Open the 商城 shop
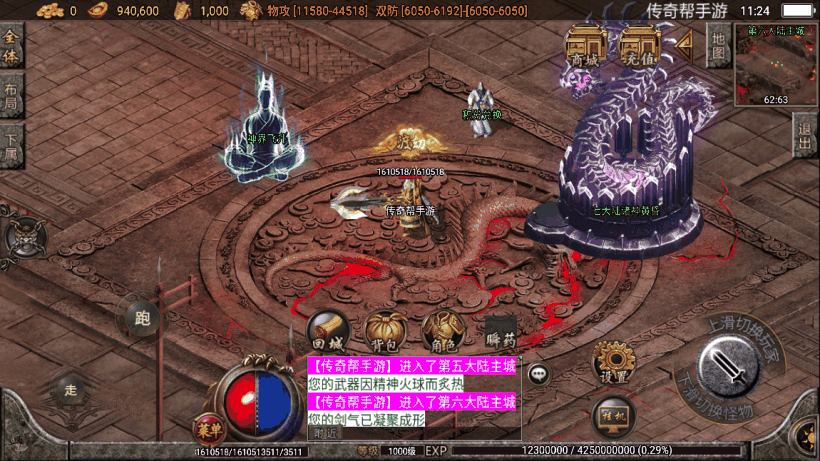Image resolution: width=820 pixels, height=461 pixels. tap(586, 47)
